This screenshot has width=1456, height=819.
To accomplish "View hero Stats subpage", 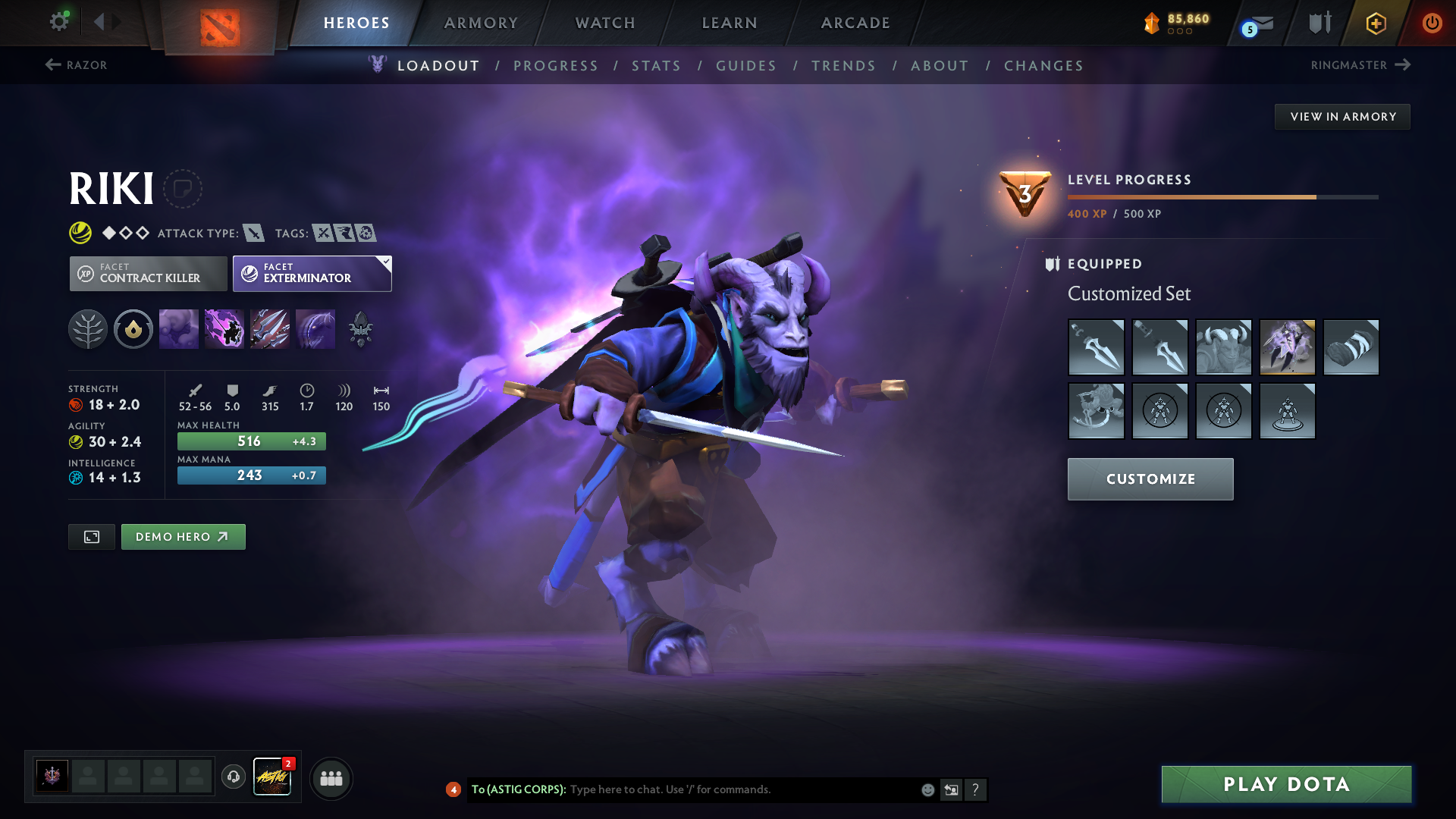I will [x=656, y=66].
